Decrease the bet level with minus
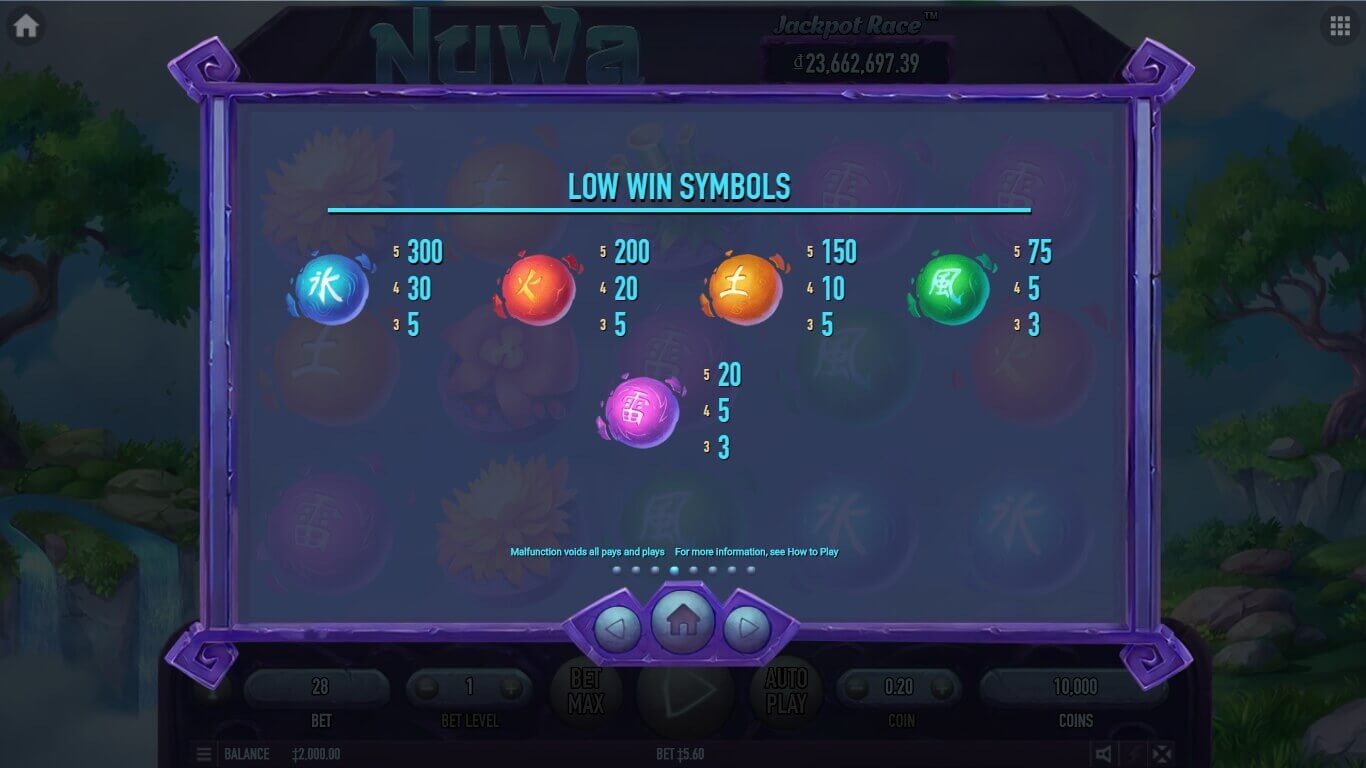Screen dimensions: 1366x768 click(x=427, y=688)
